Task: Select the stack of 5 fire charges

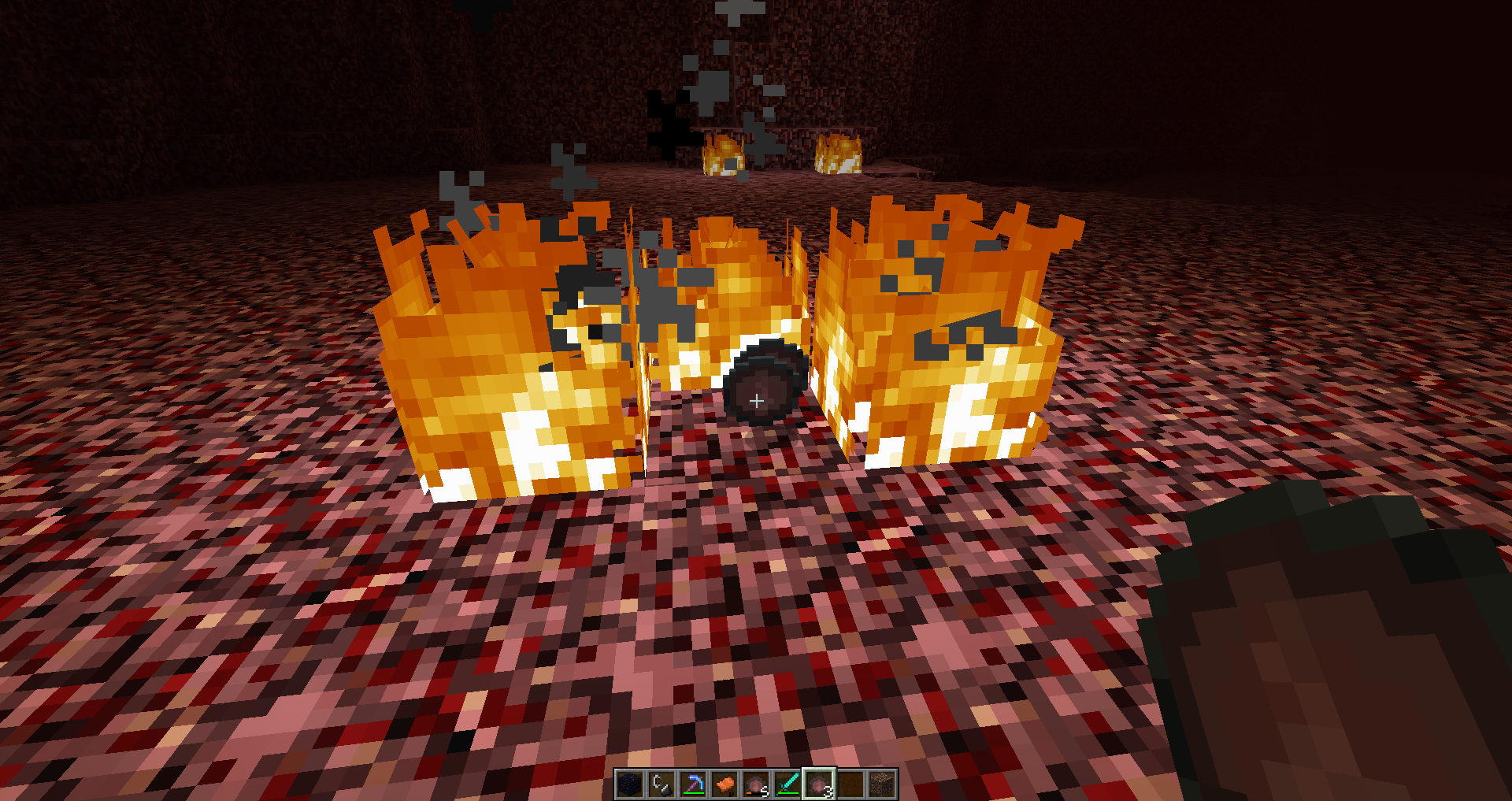Action: [x=756, y=784]
